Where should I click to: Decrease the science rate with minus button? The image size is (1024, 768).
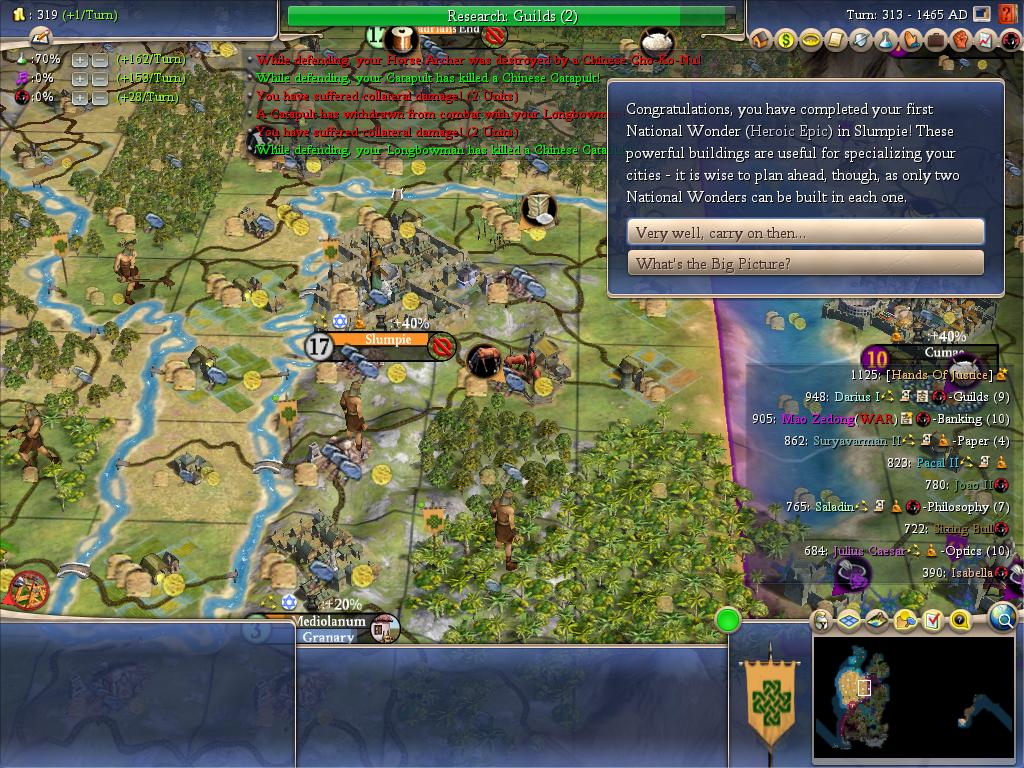pyautogui.click(x=100, y=60)
